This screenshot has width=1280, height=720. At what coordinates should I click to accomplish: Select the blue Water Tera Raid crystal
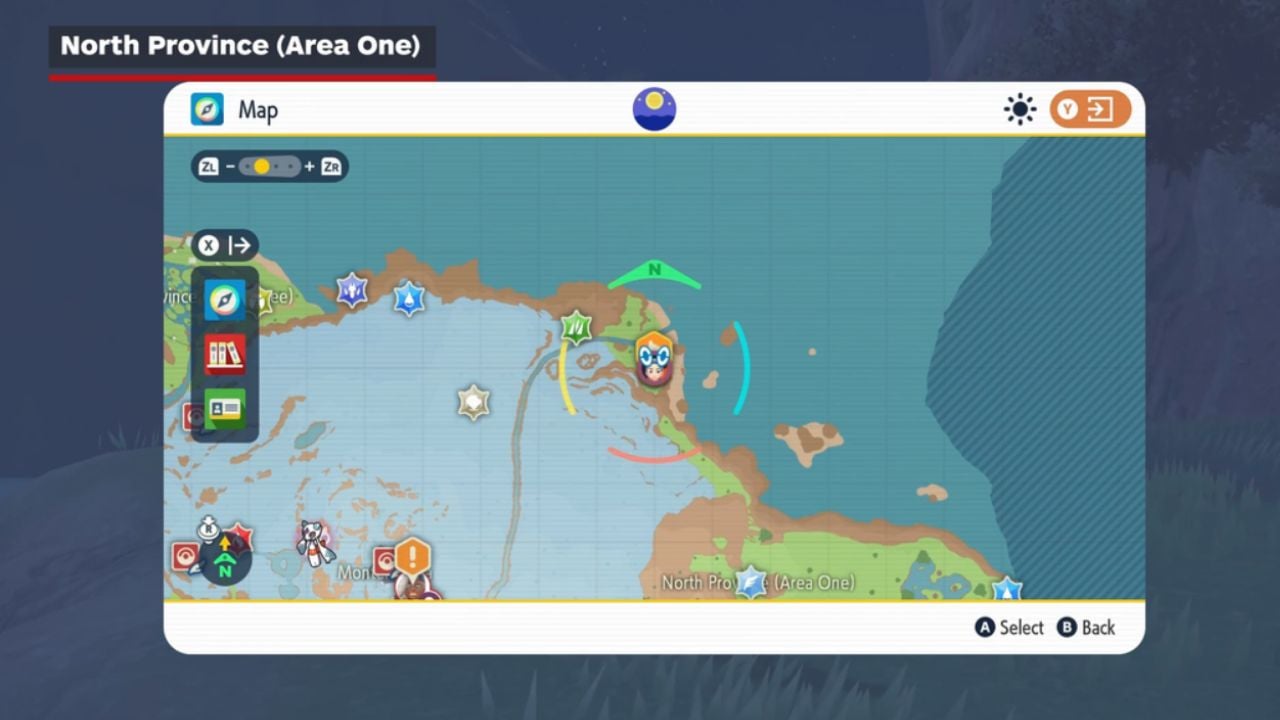tap(409, 298)
